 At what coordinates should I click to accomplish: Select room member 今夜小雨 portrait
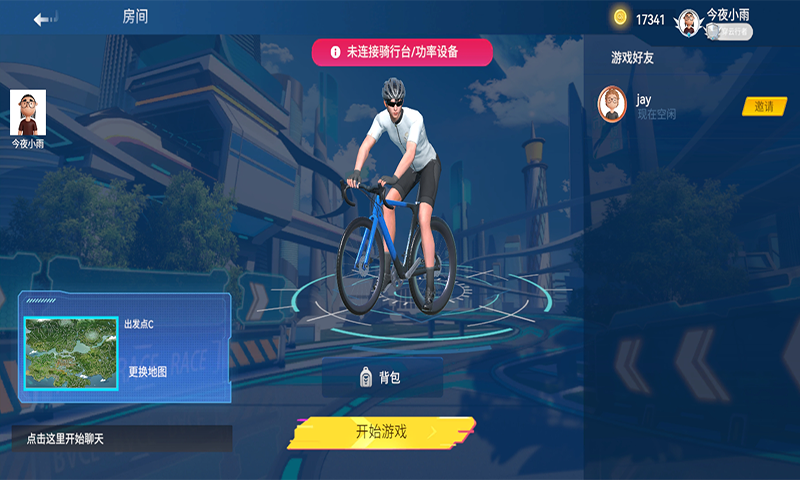[x=28, y=113]
